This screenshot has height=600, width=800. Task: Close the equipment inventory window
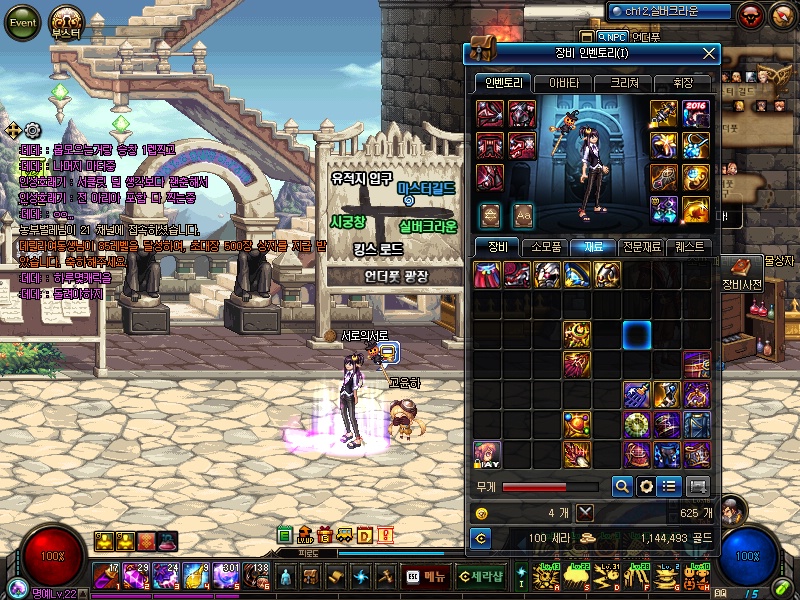click(709, 53)
